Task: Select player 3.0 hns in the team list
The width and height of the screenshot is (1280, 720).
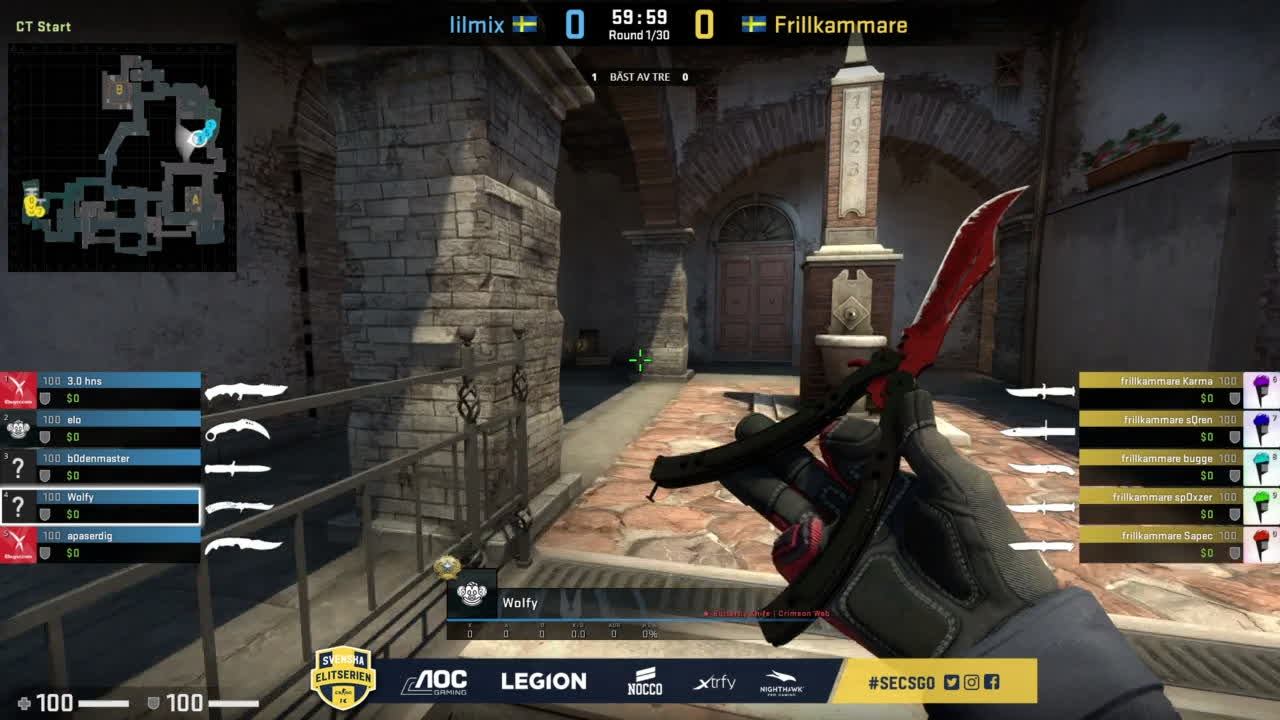Action: pyautogui.click(x=118, y=389)
